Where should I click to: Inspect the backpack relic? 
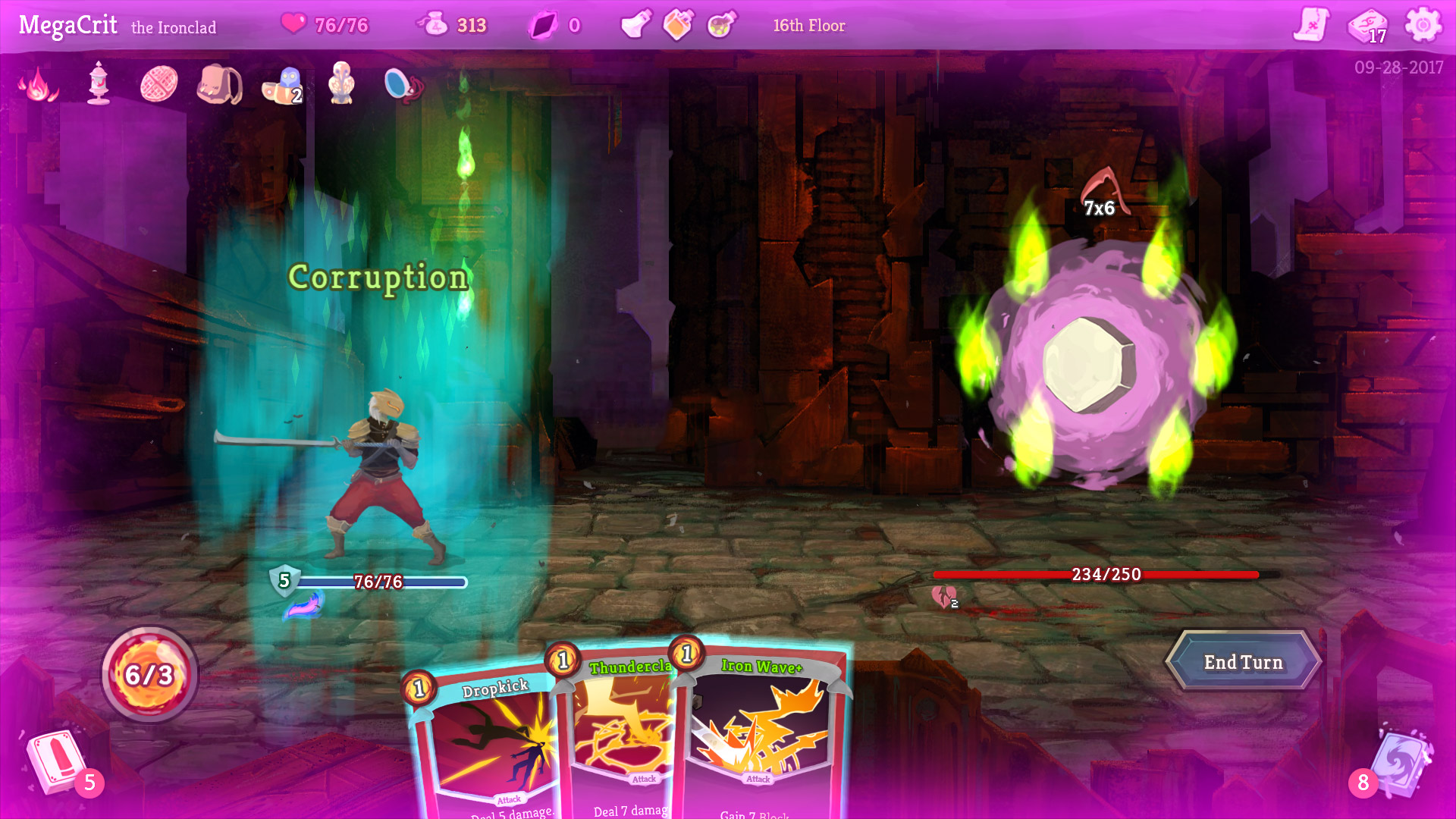pos(219,83)
